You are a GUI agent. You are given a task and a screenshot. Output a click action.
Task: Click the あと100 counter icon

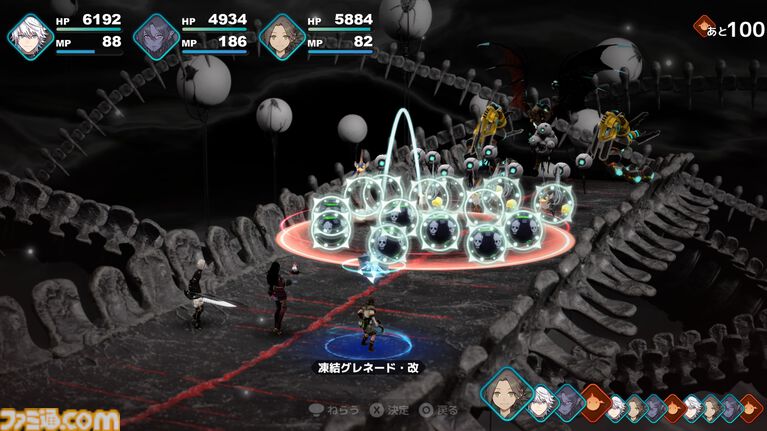point(706,28)
